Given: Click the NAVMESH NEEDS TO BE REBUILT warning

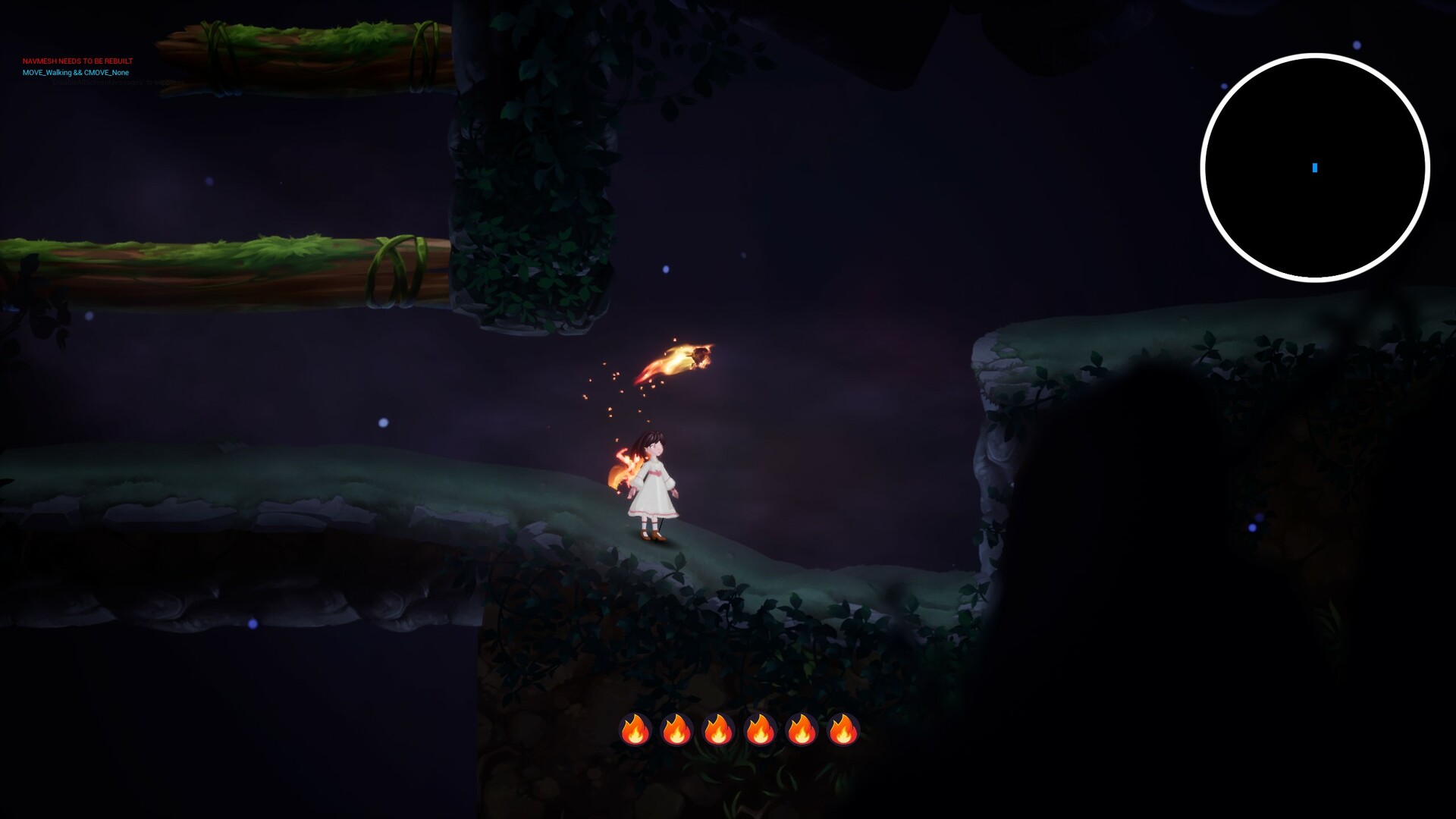Looking at the screenshot, I should coord(77,60).
